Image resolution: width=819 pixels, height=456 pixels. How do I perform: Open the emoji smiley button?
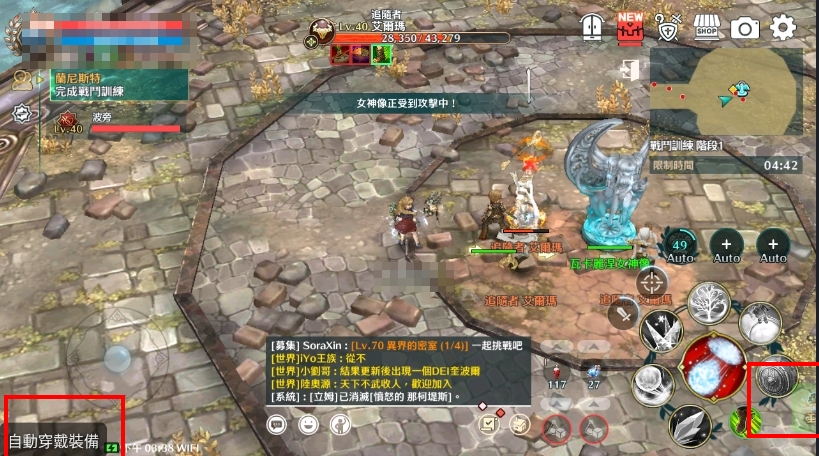point(309,425)
